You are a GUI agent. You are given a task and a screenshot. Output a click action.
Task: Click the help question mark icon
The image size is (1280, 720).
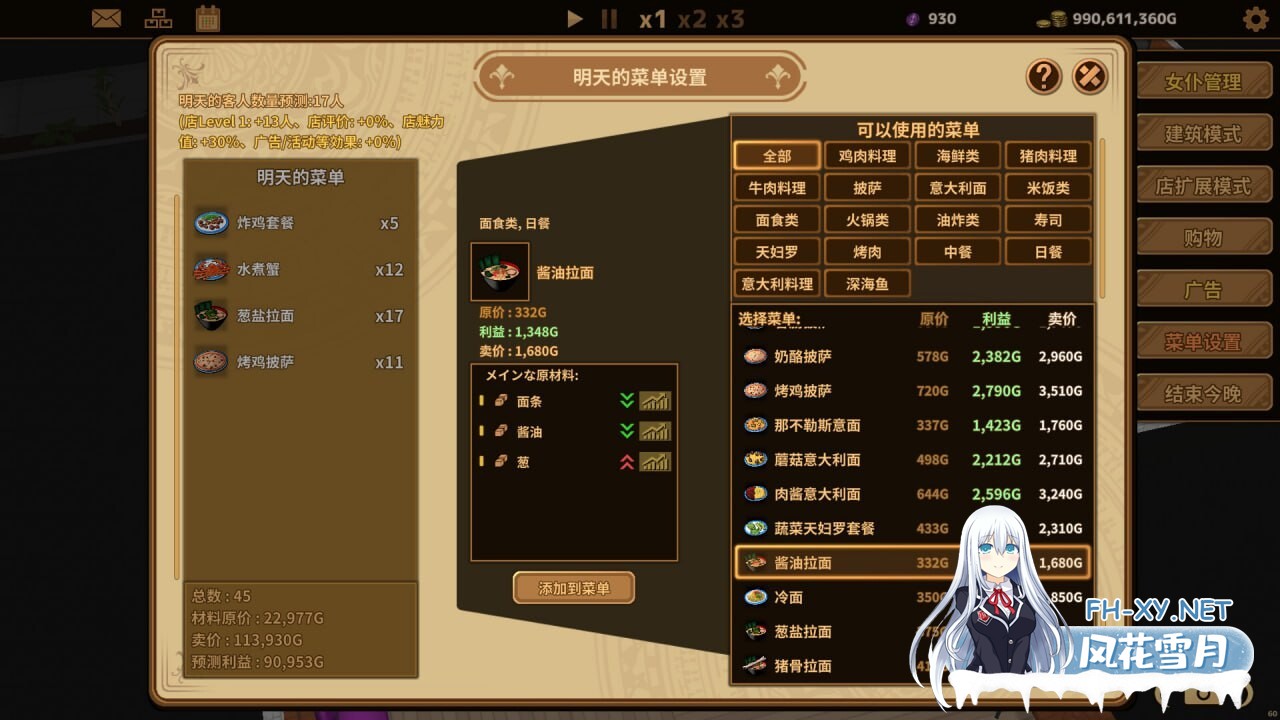point(1043,77)
